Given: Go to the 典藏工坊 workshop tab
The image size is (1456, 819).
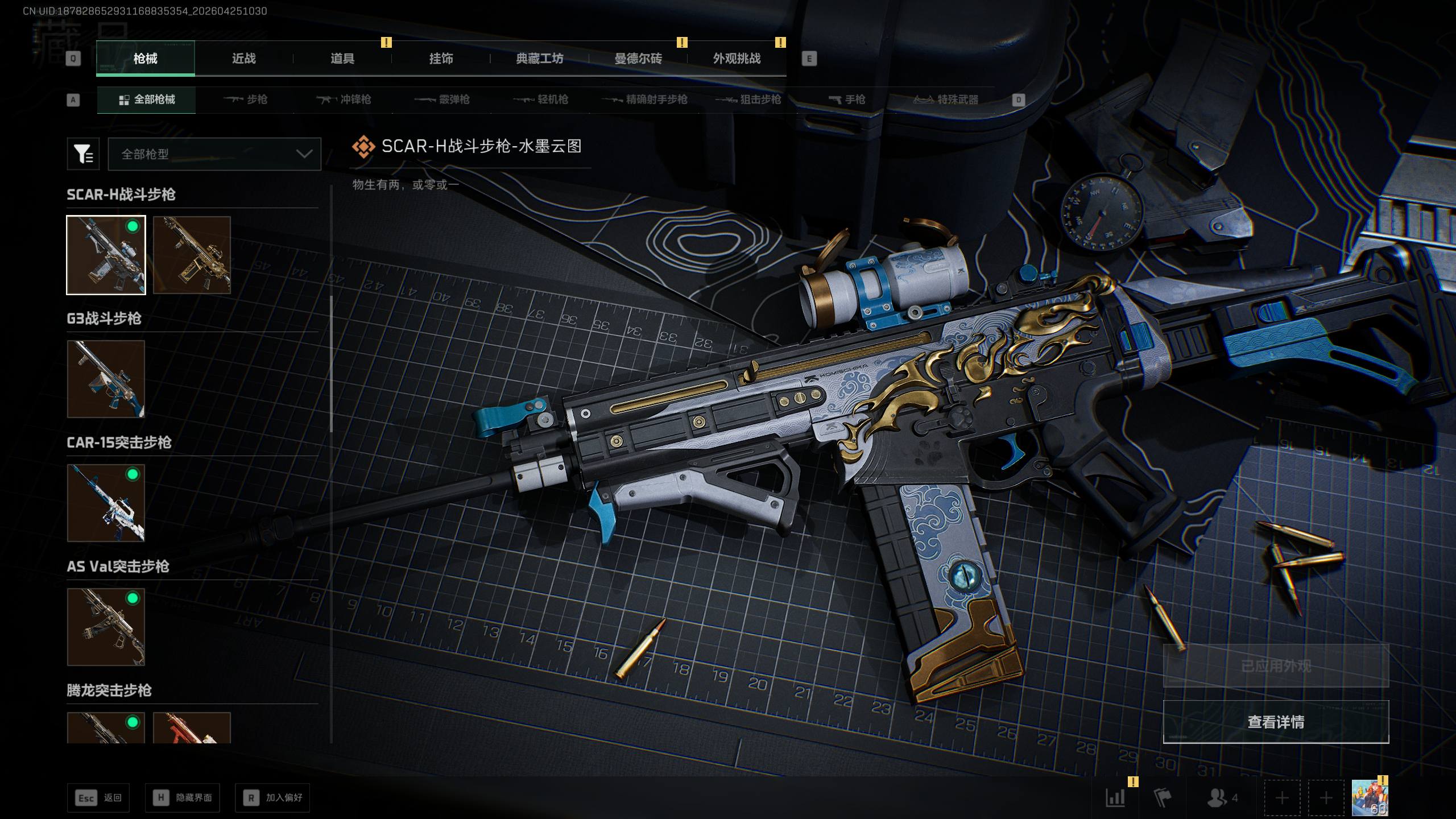Looking at the screenshot, I should (x=539, y=59).
